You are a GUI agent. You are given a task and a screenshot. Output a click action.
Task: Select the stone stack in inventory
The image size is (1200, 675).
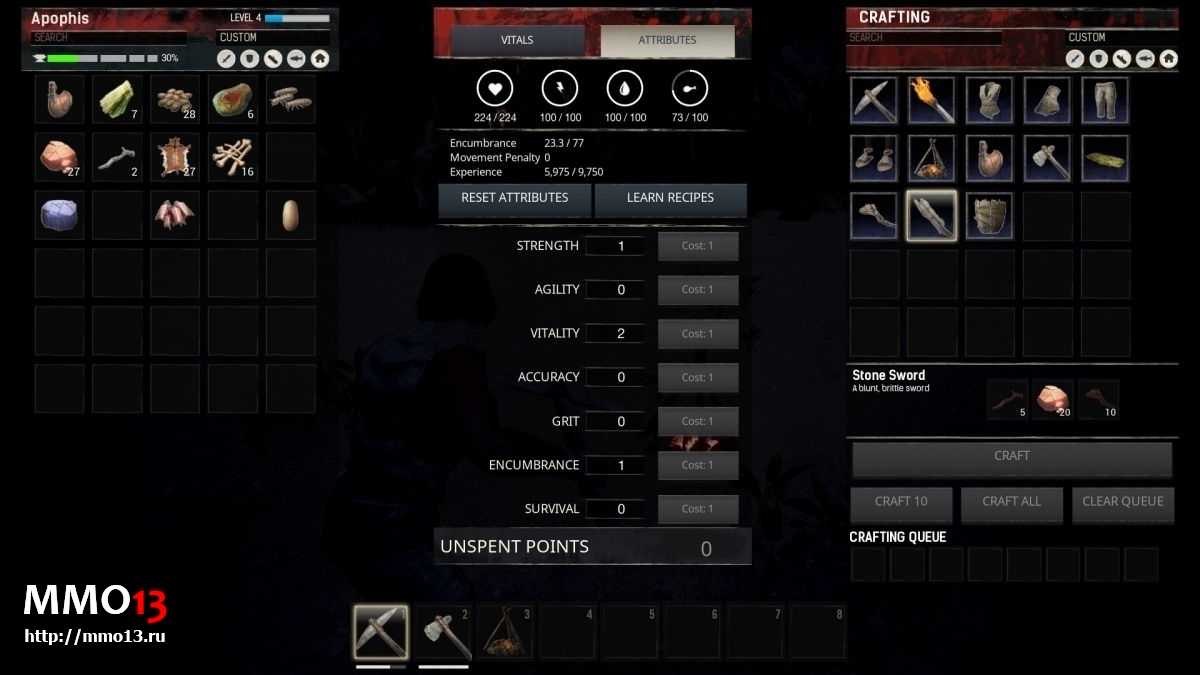click(x=59, y=157)
